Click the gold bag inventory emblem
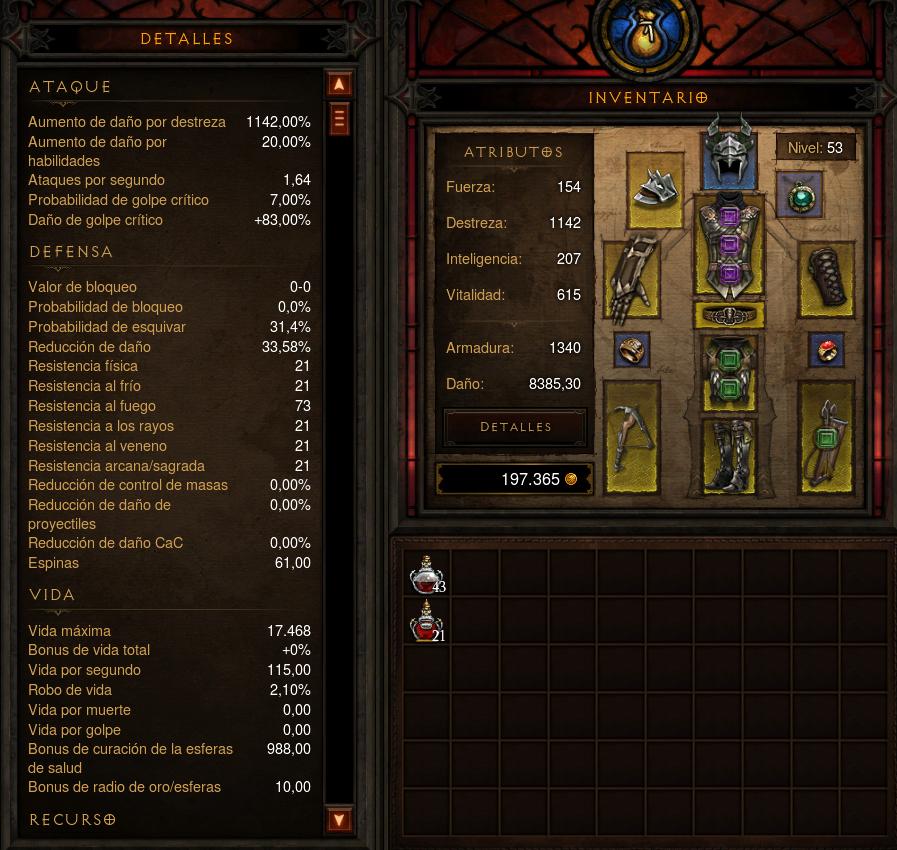The width and height of the screenshot is (897, 850). 644,38
